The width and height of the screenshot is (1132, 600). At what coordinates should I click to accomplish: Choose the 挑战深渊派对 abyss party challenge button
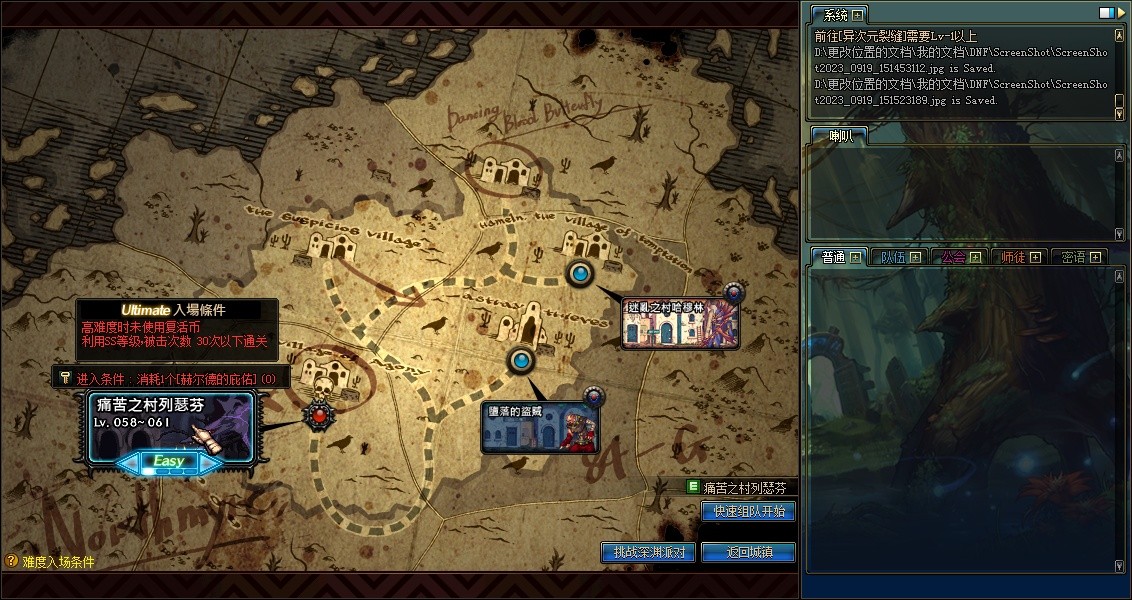(x=648, y=552)
